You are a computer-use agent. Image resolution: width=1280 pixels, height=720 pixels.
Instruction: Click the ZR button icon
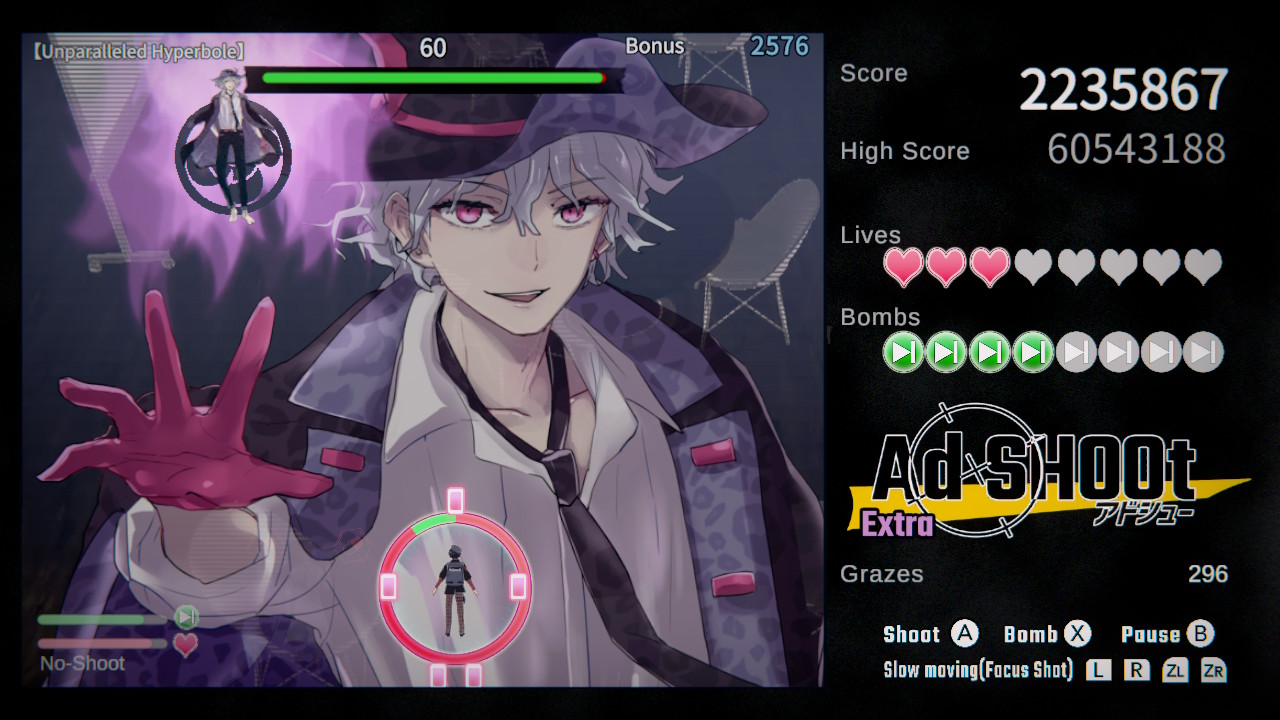tap(1216, 670)
